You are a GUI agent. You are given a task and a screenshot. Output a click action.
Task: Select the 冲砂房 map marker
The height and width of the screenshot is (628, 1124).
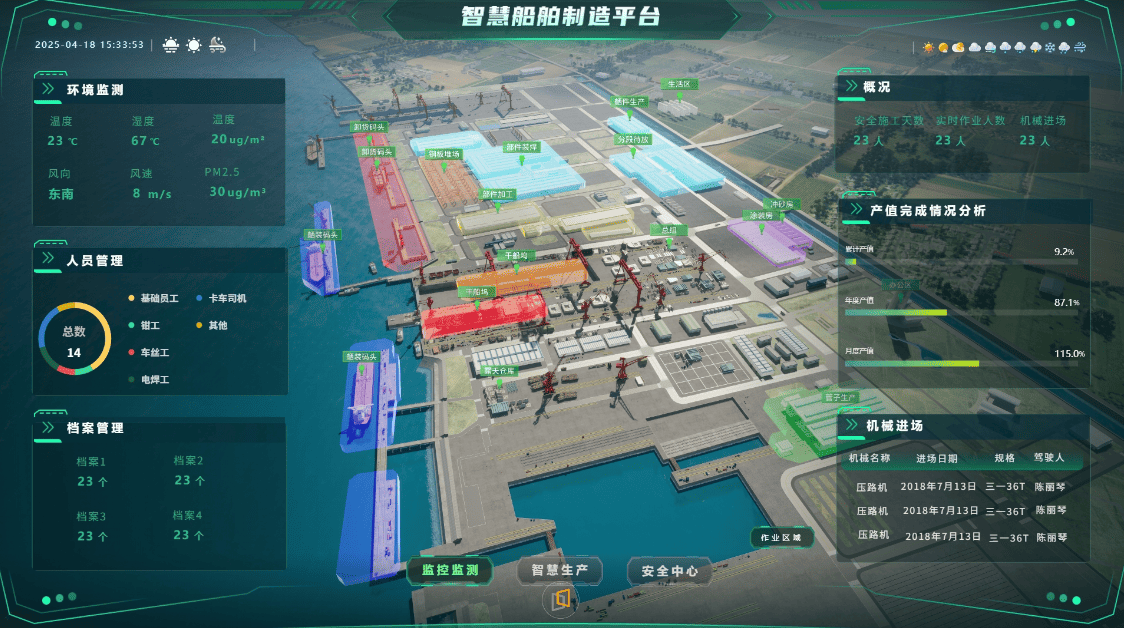781,204
